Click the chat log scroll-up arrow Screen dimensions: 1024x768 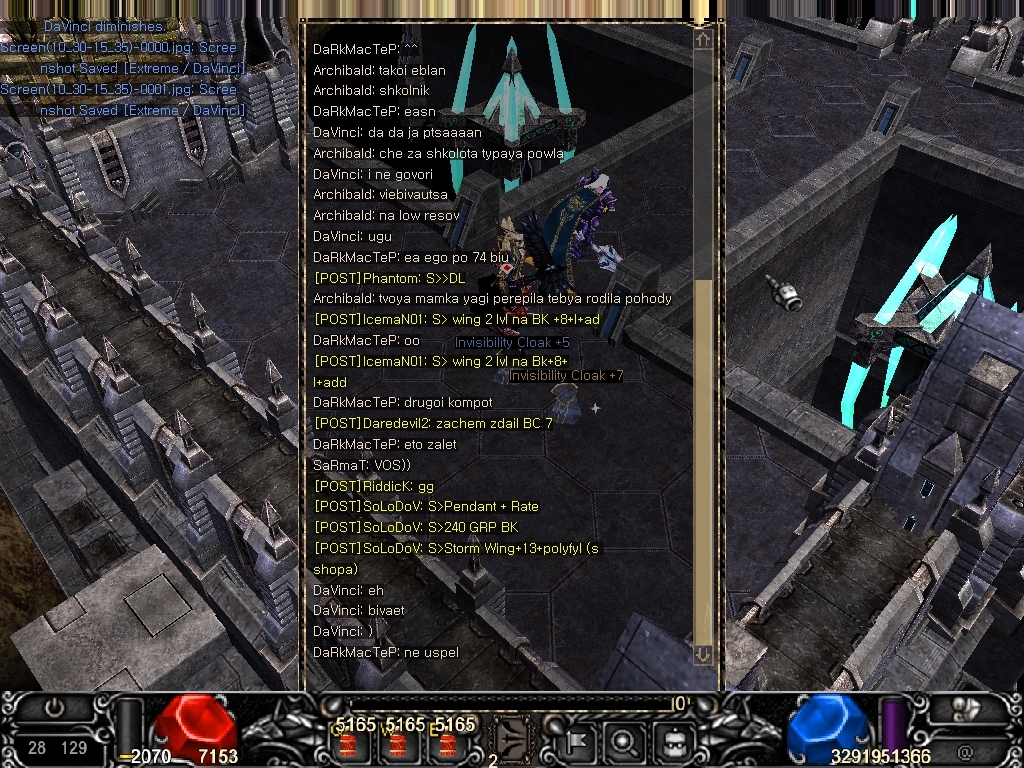[703, 39]
